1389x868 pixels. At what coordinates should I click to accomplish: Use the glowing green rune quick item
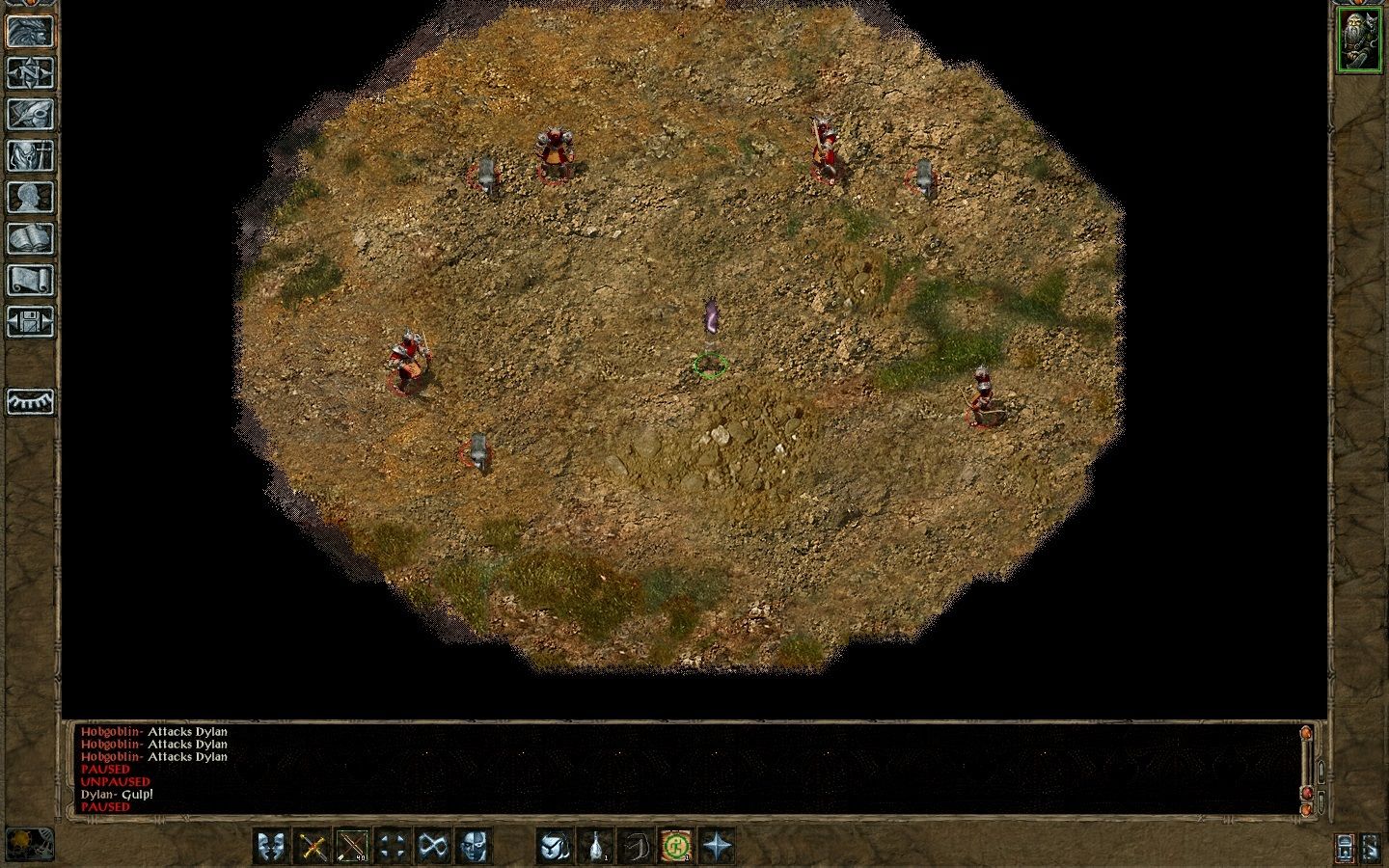pyautogui.click(x=676, y=845)
